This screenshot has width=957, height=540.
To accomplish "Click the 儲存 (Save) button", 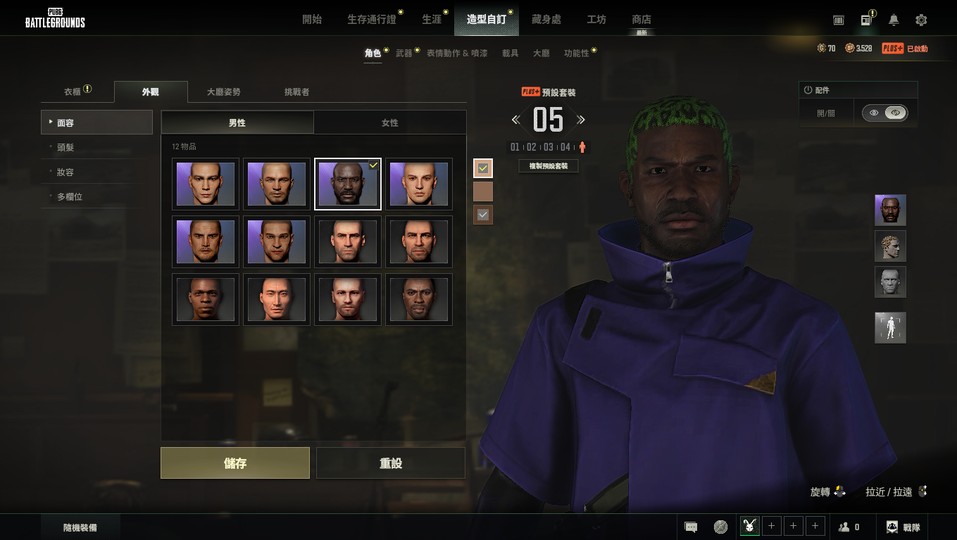I will coord(235,463).
